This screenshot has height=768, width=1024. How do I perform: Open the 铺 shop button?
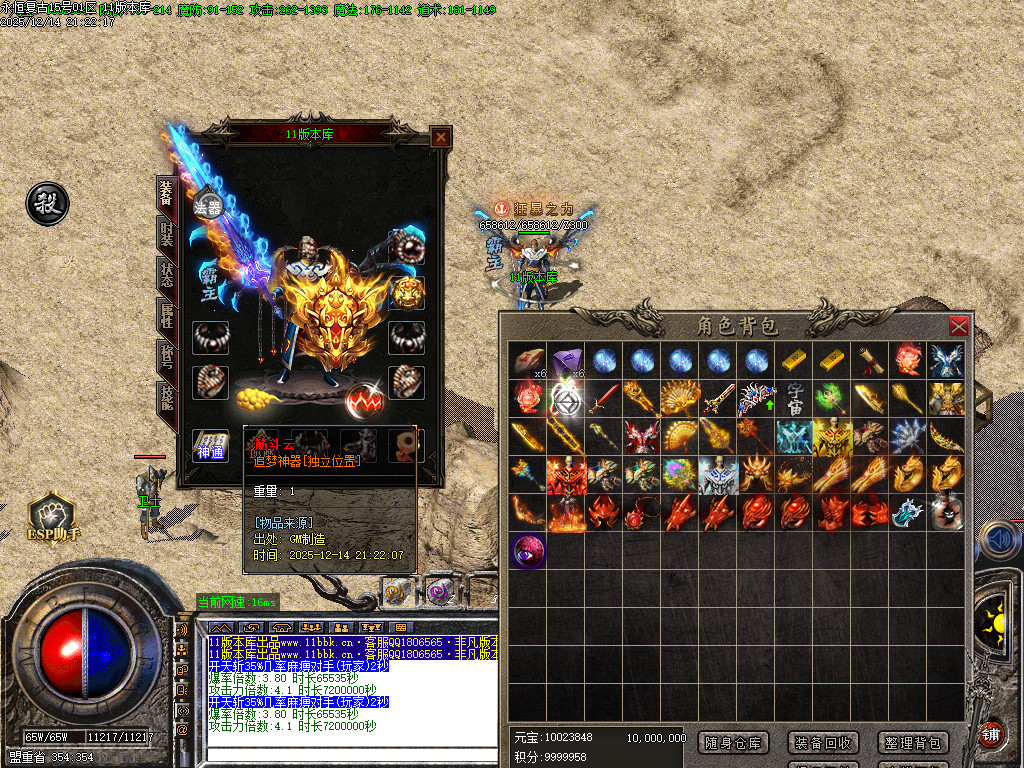point(990,734)
